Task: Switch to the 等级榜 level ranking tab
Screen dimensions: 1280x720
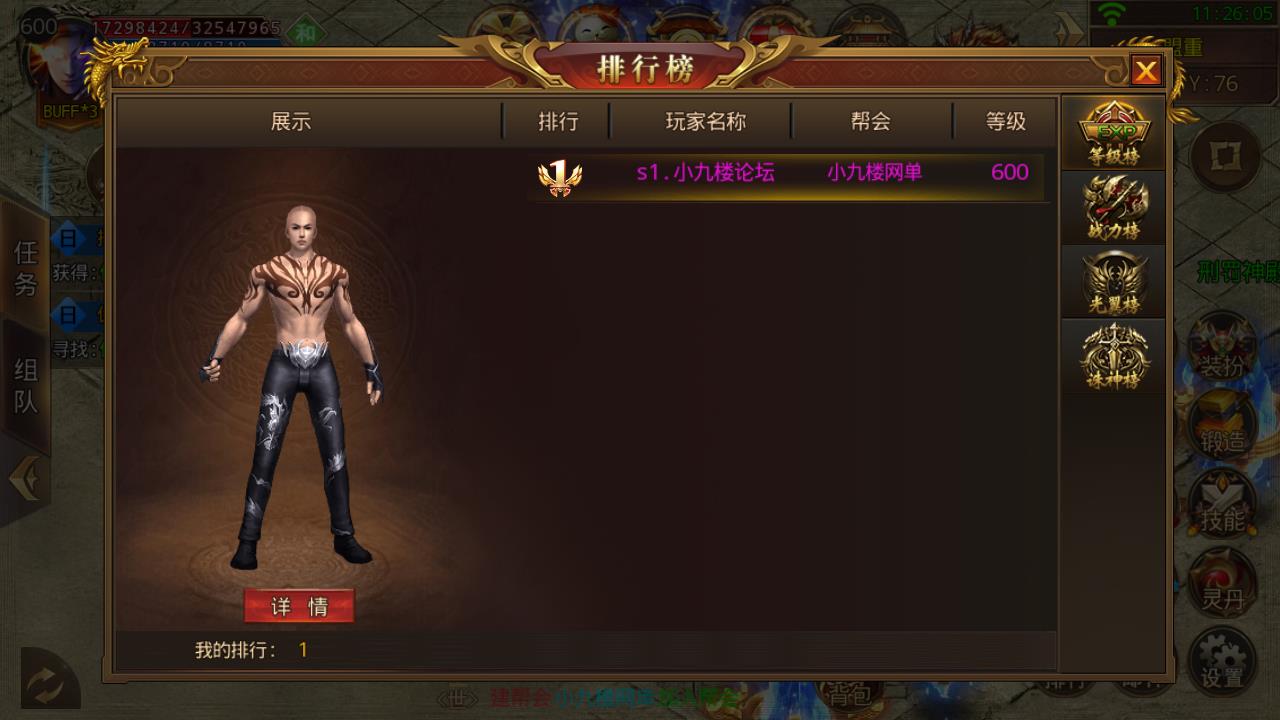Action: click(1113, 133)
